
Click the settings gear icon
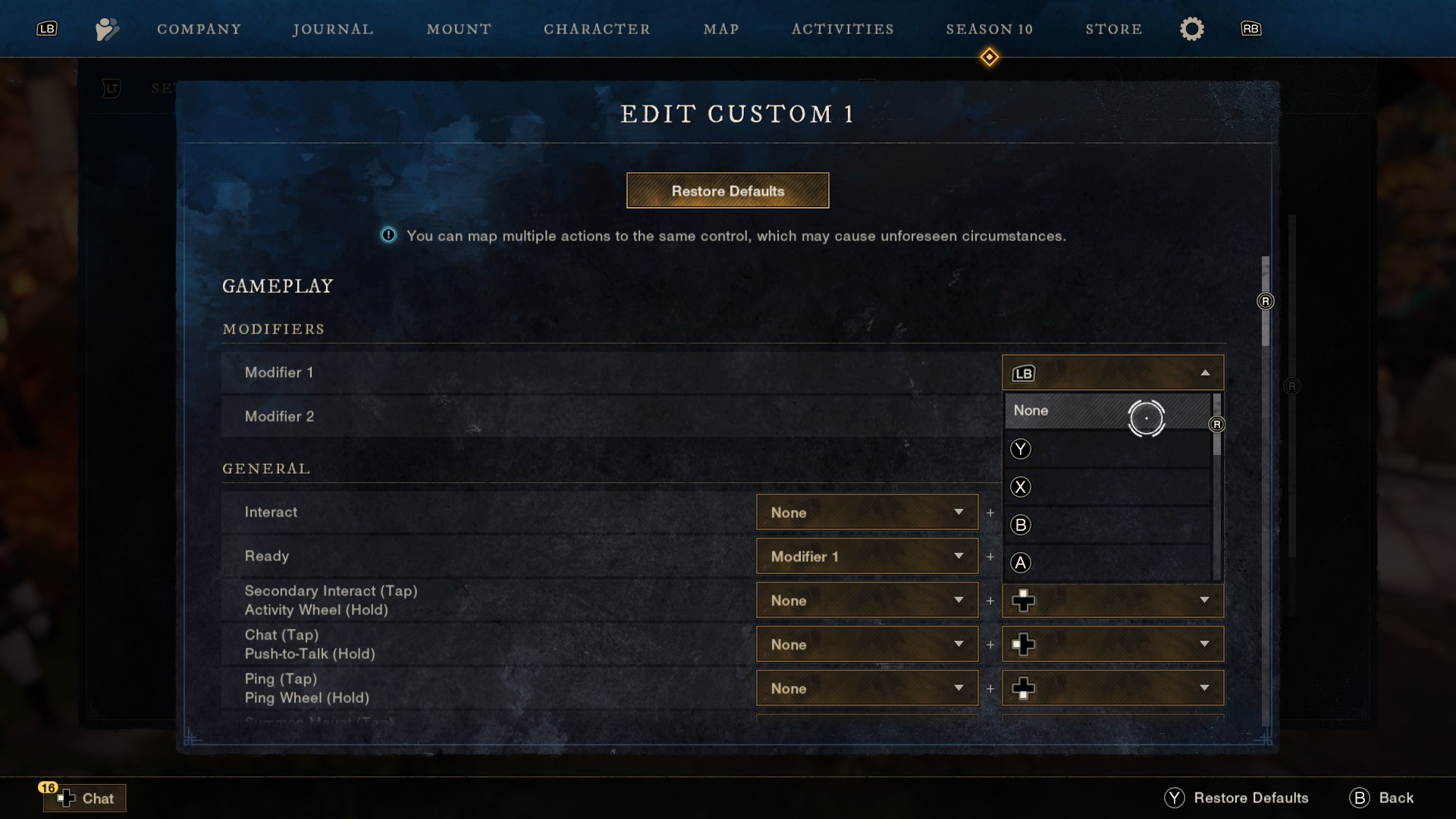(1191, 29)
